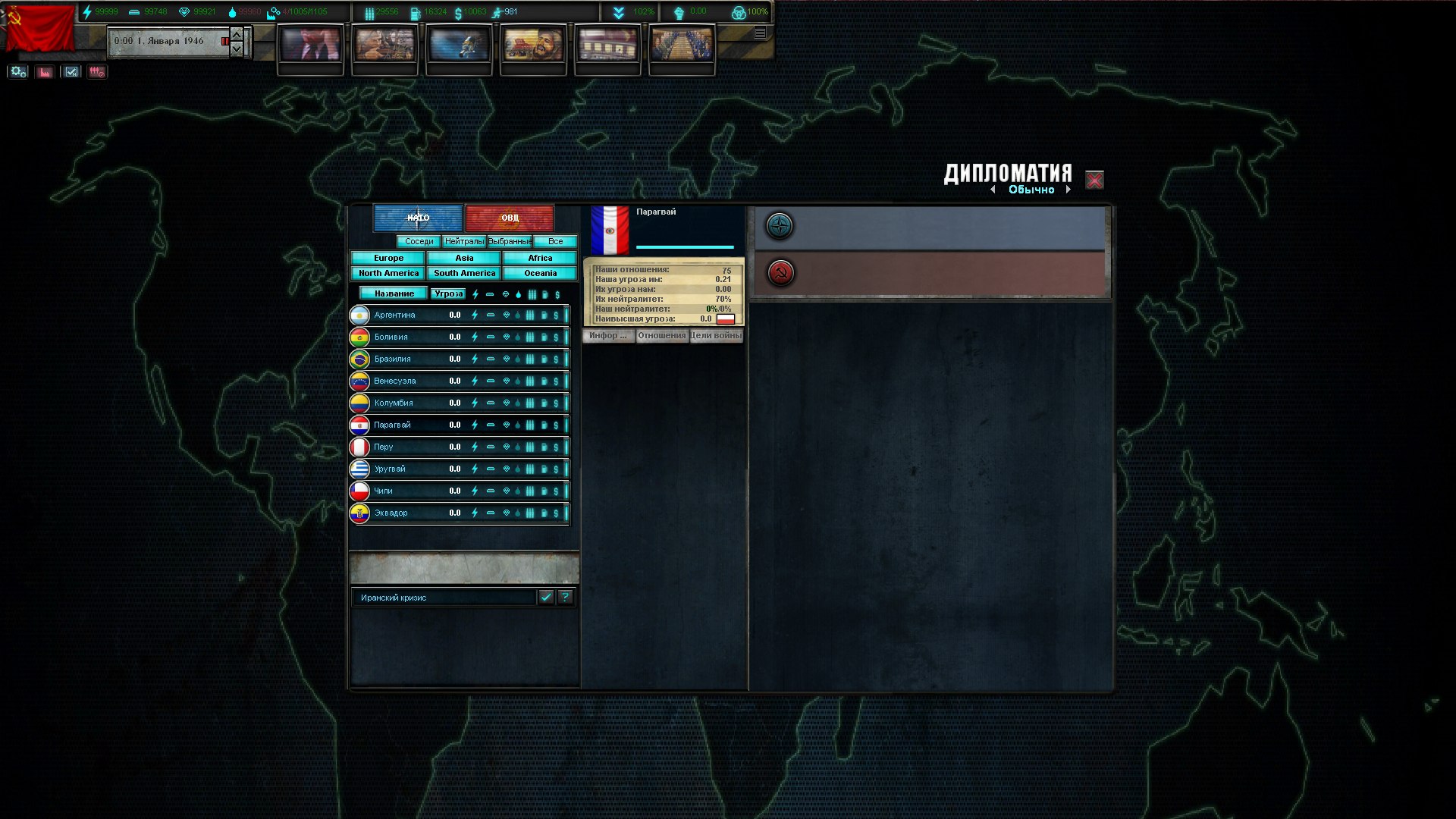Confirm the Иранский кризис checkmark button
The width and height of the screenshot is (1456, 819).
click(546, 597)
